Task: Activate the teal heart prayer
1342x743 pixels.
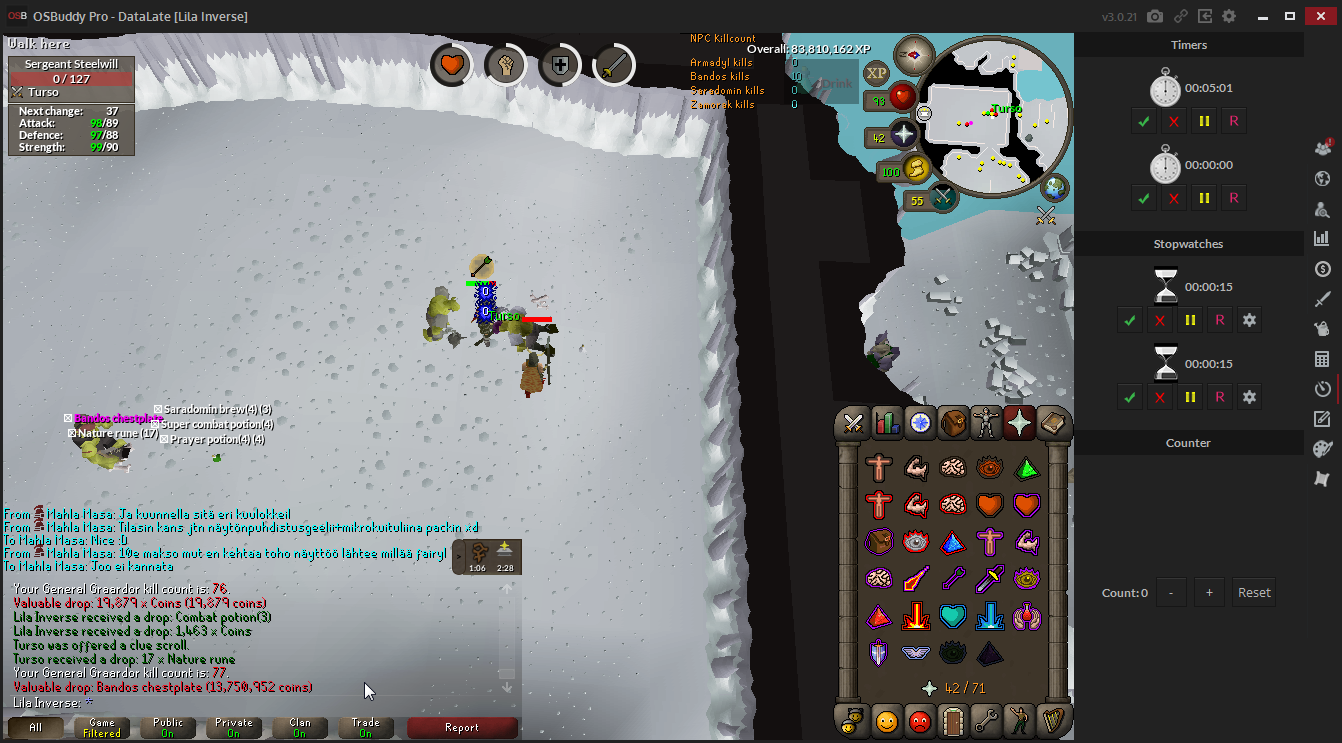Action: [x=953, y=615]
